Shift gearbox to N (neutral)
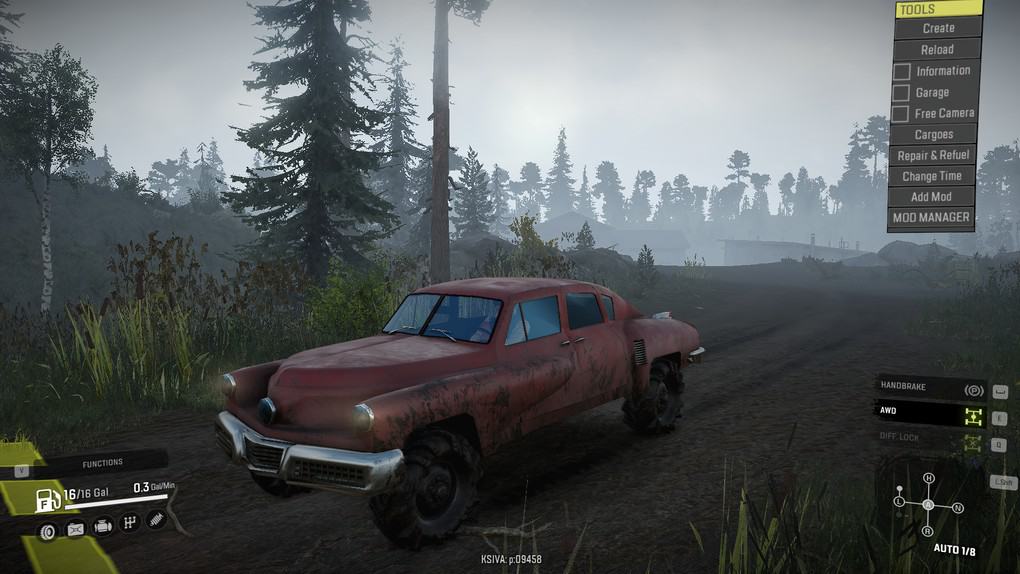The image size is (1020, 574). point(957,508)
